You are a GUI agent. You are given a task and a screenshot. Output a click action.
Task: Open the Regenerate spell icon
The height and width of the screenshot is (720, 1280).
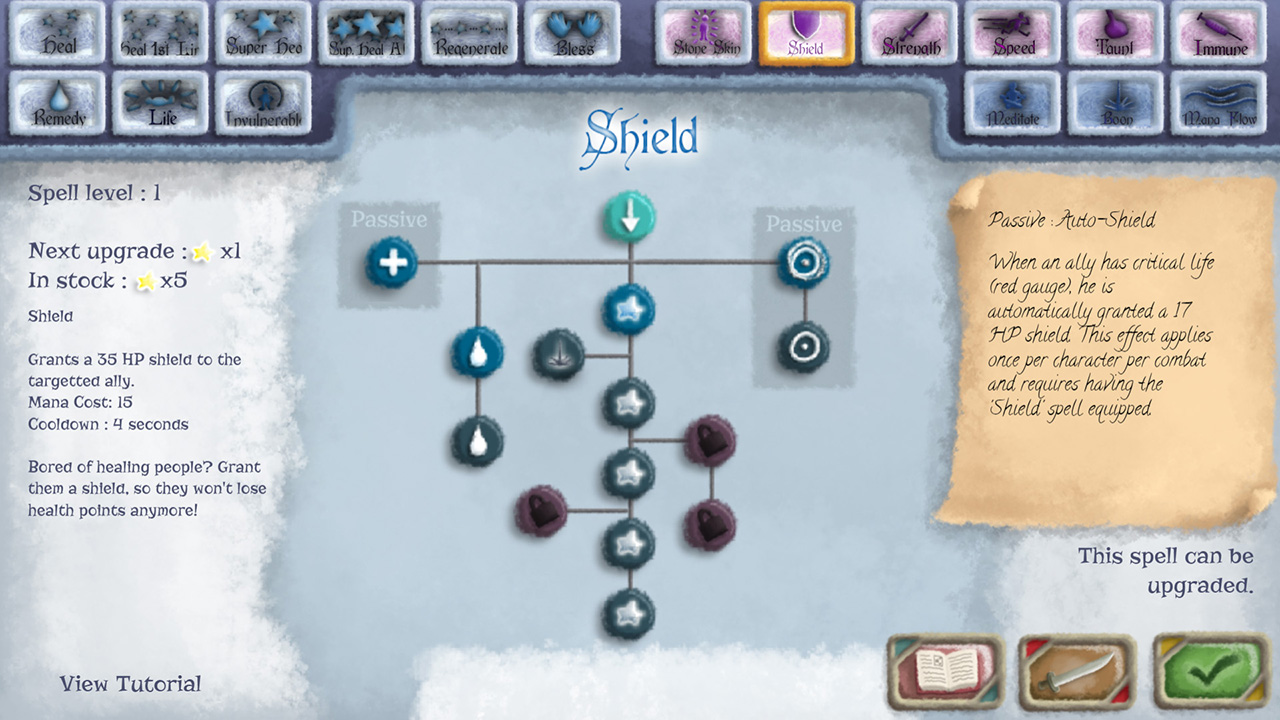click(x=470, y=32)
